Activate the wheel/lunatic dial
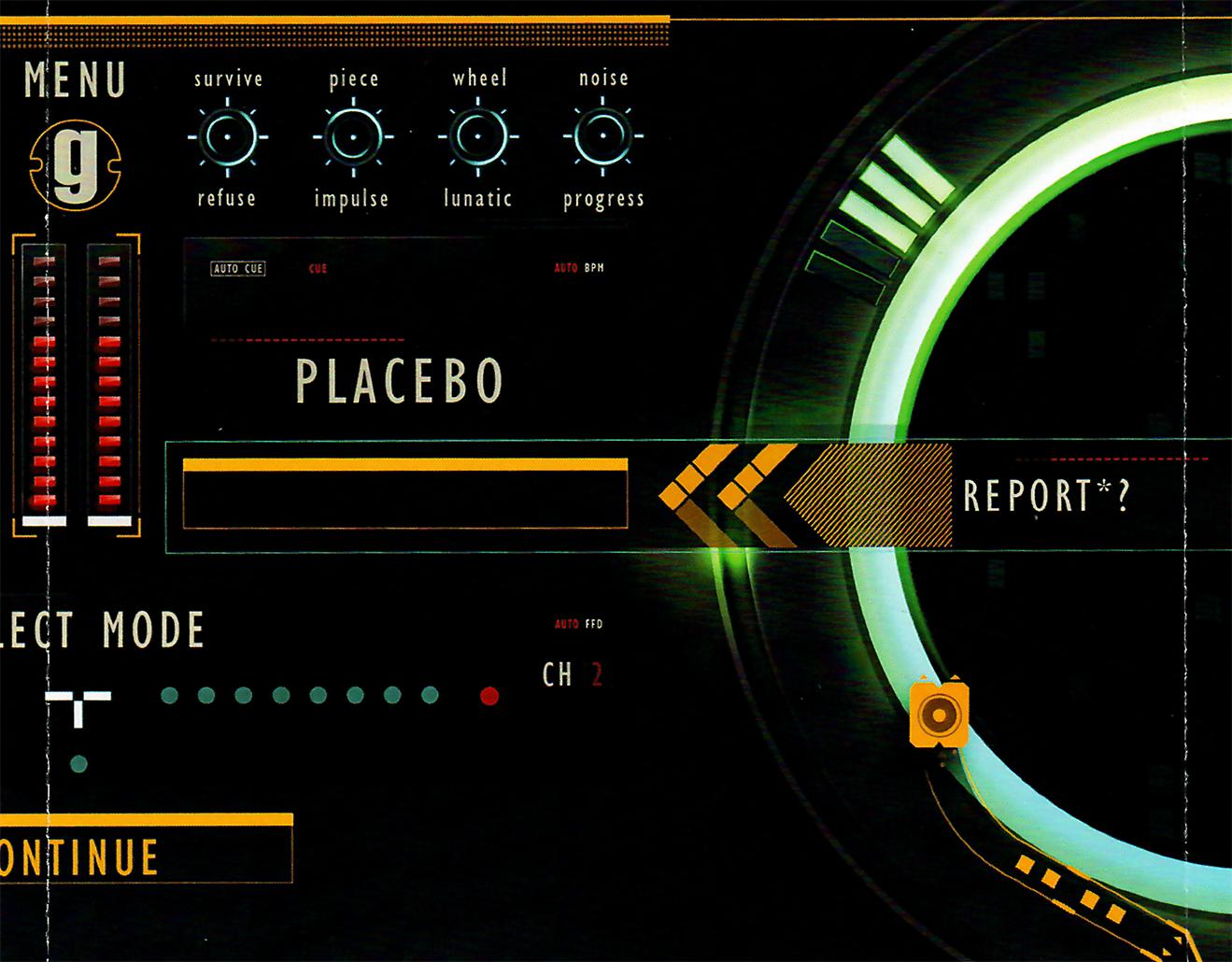1232x962 pixels. (x=477, y=137)
